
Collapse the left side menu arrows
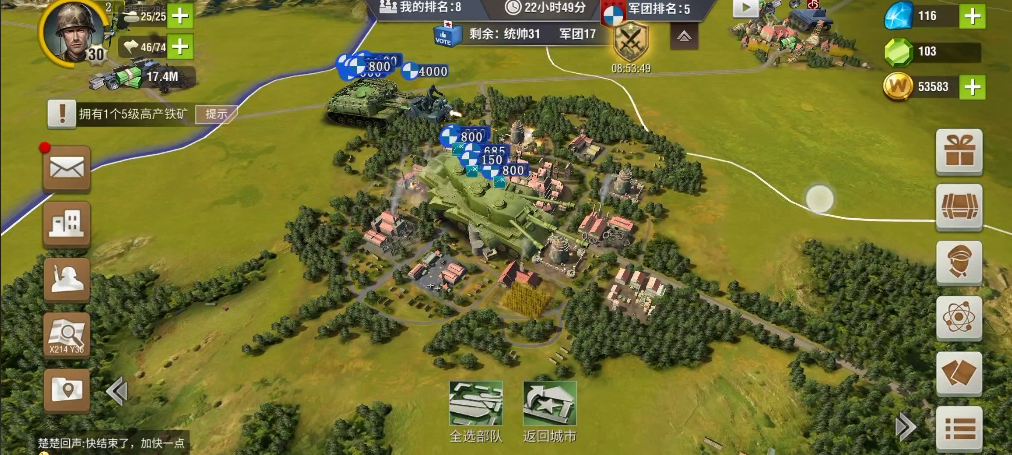coord(116,391)
